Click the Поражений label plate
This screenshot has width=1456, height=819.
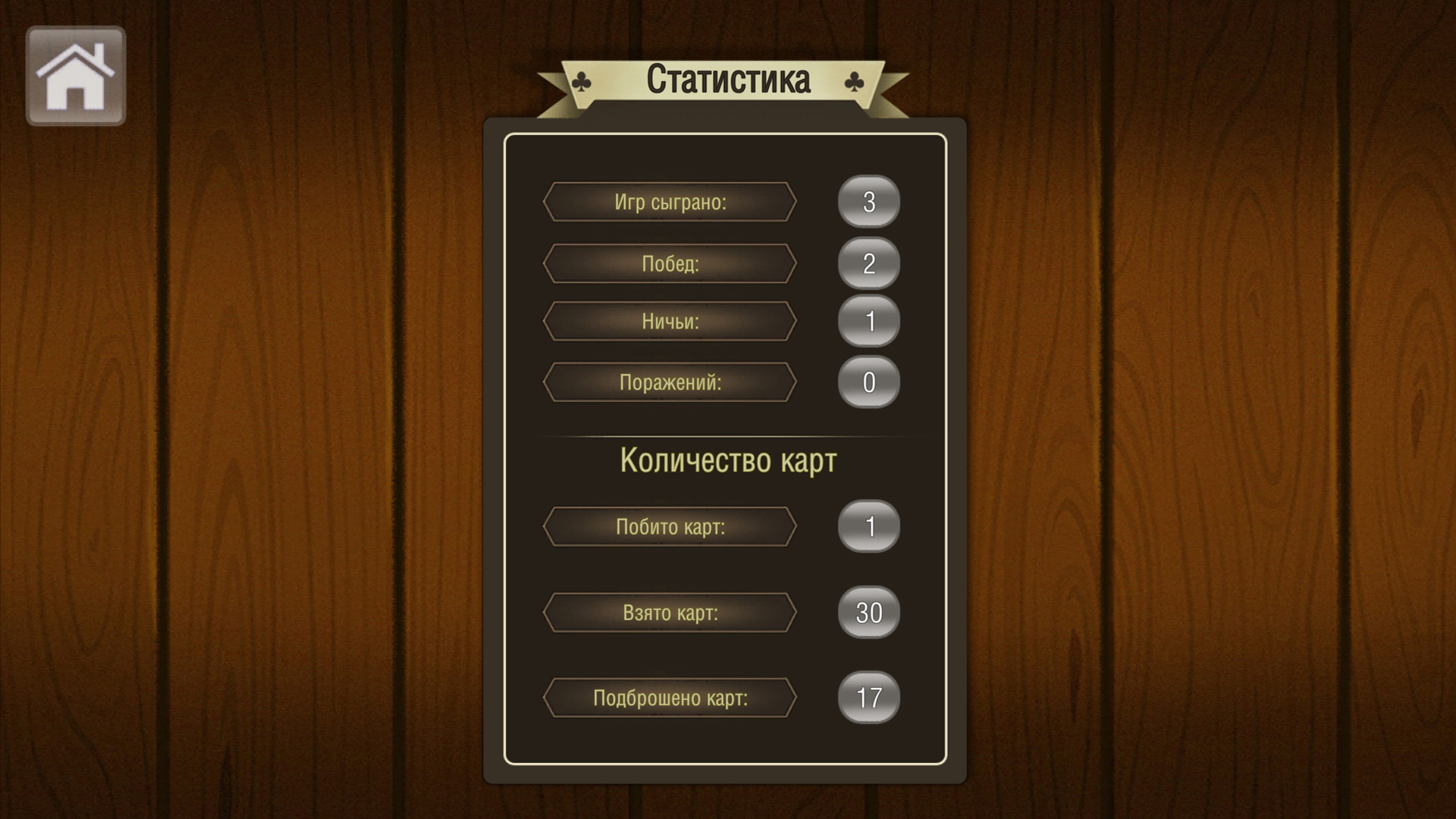[669, 381]
